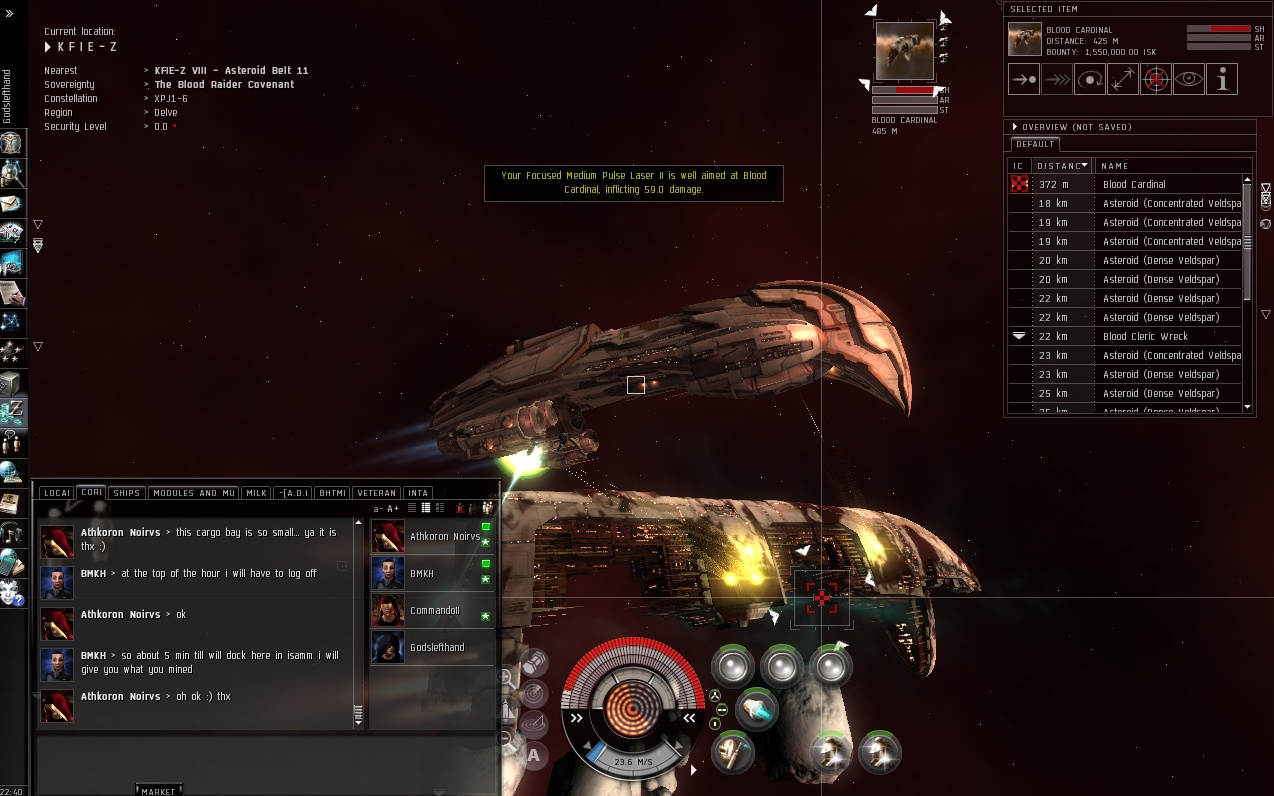Increase chat font size with A+
The width and height of the screenshot is (1274, 796).
(x=393, y=509)
